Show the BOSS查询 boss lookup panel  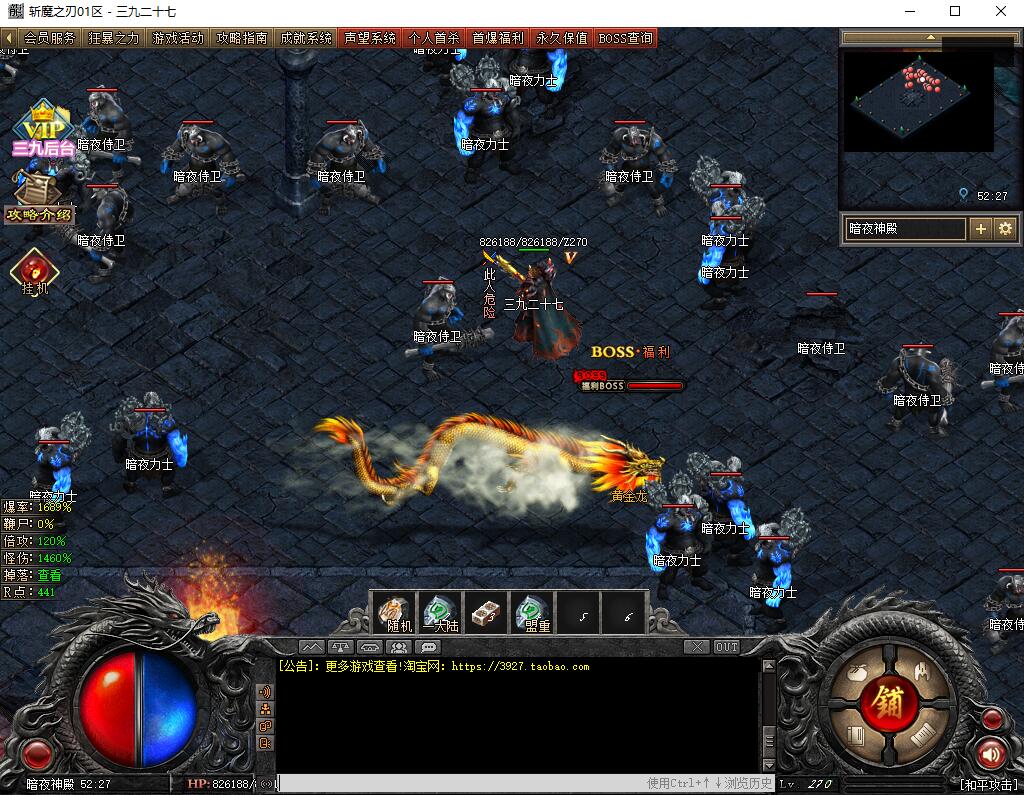(x=626, y=38)
